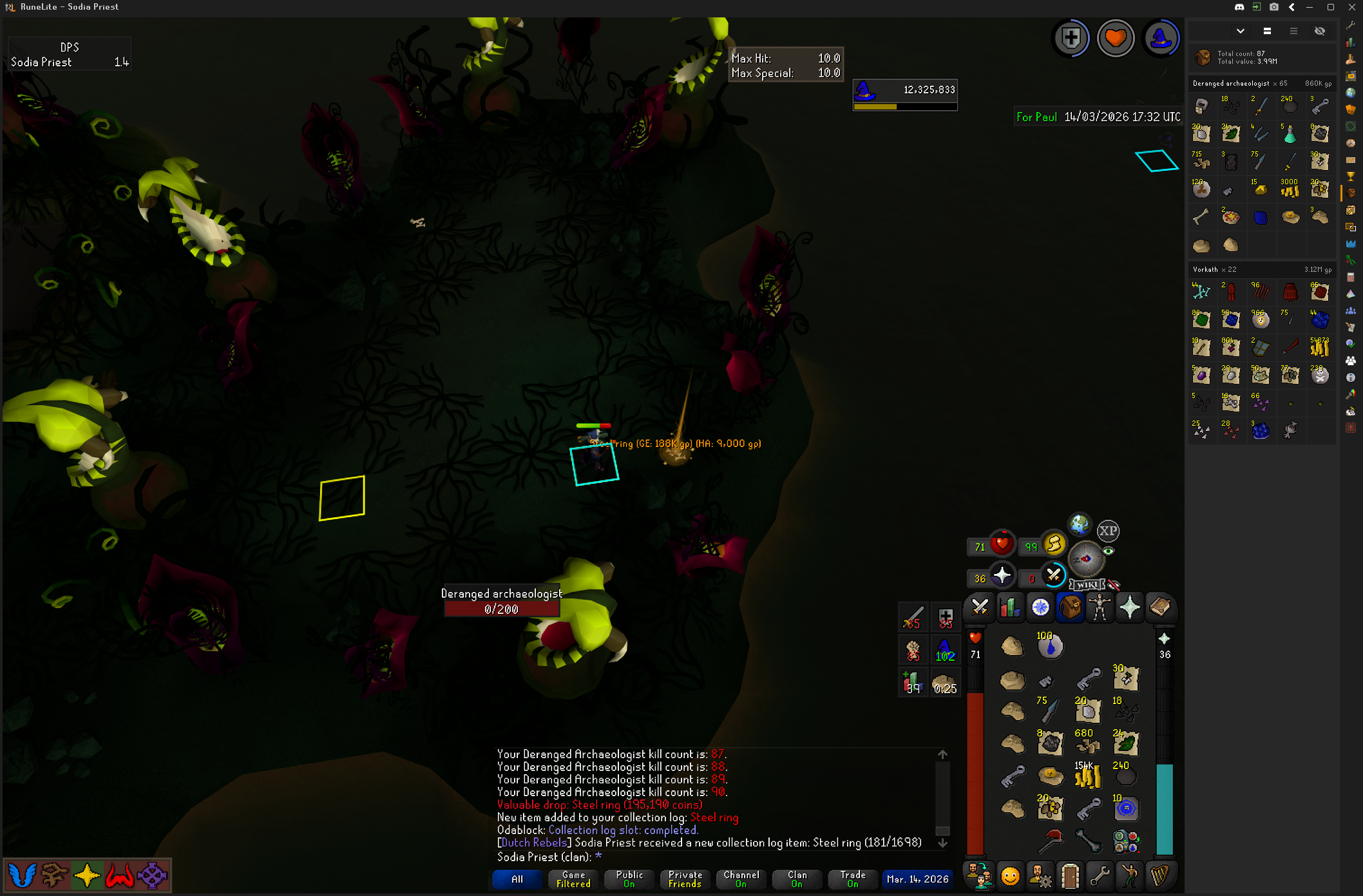
Task: Toggle run with the run energy orb
Action: pos(1054,544)
